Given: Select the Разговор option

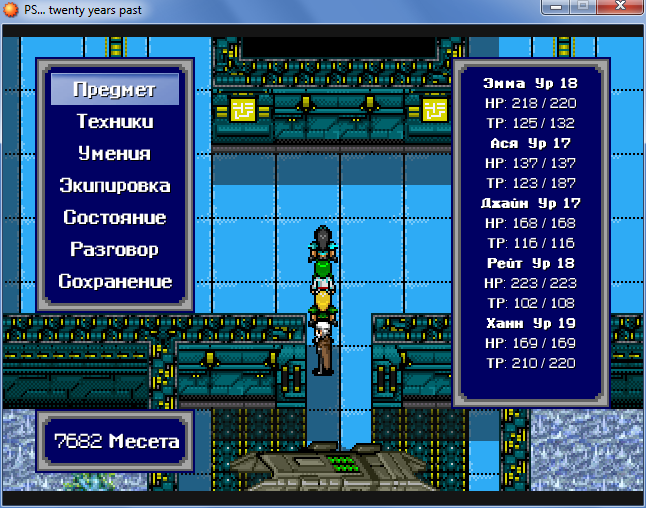Looking at the screenshot, I should pyautogui.click(x=114, y=250).
